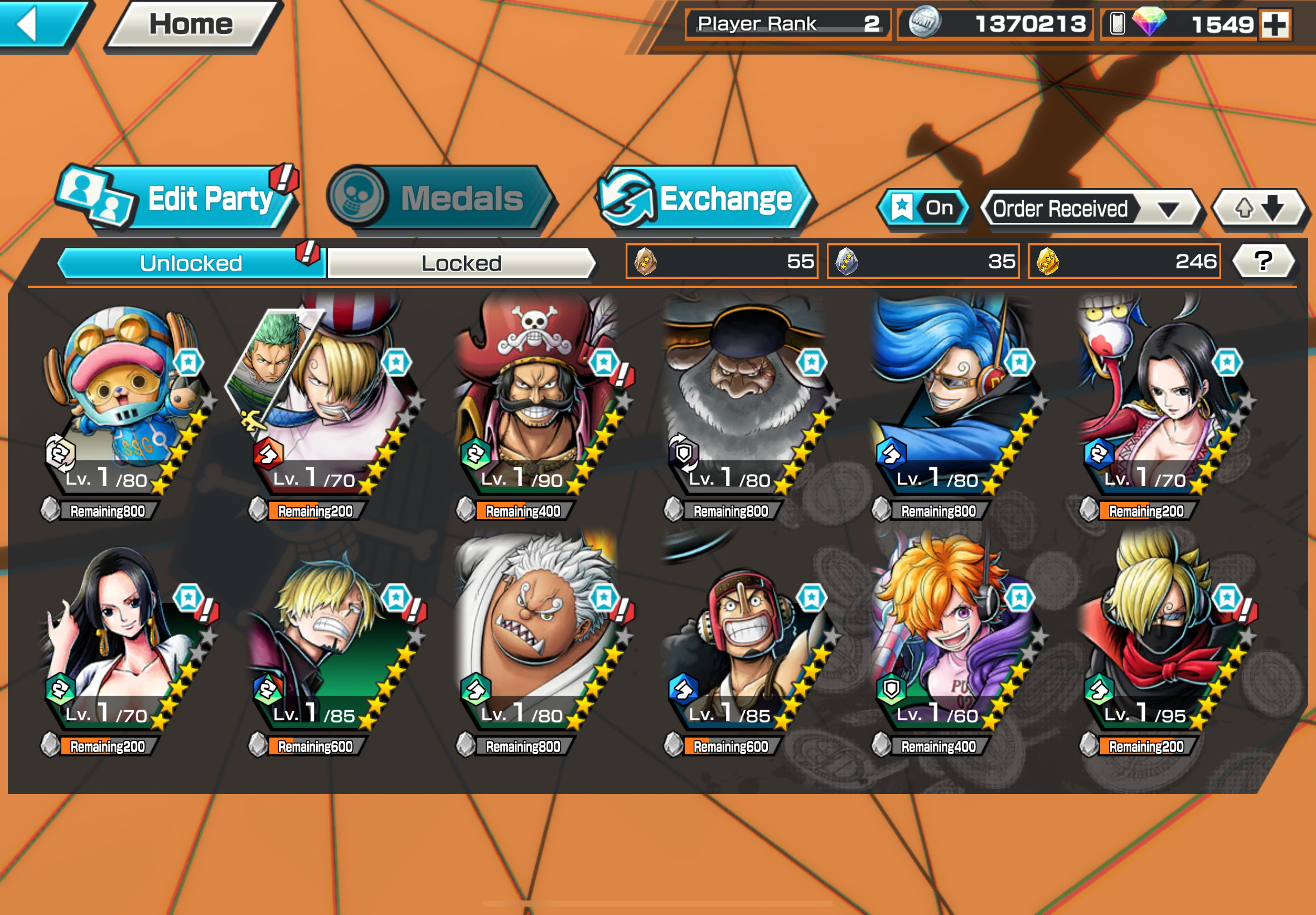The width and height of the screenshot is (1316, 915).
Task: Choose the Zoro and Sanji duo card
Action: click(330, 401)
